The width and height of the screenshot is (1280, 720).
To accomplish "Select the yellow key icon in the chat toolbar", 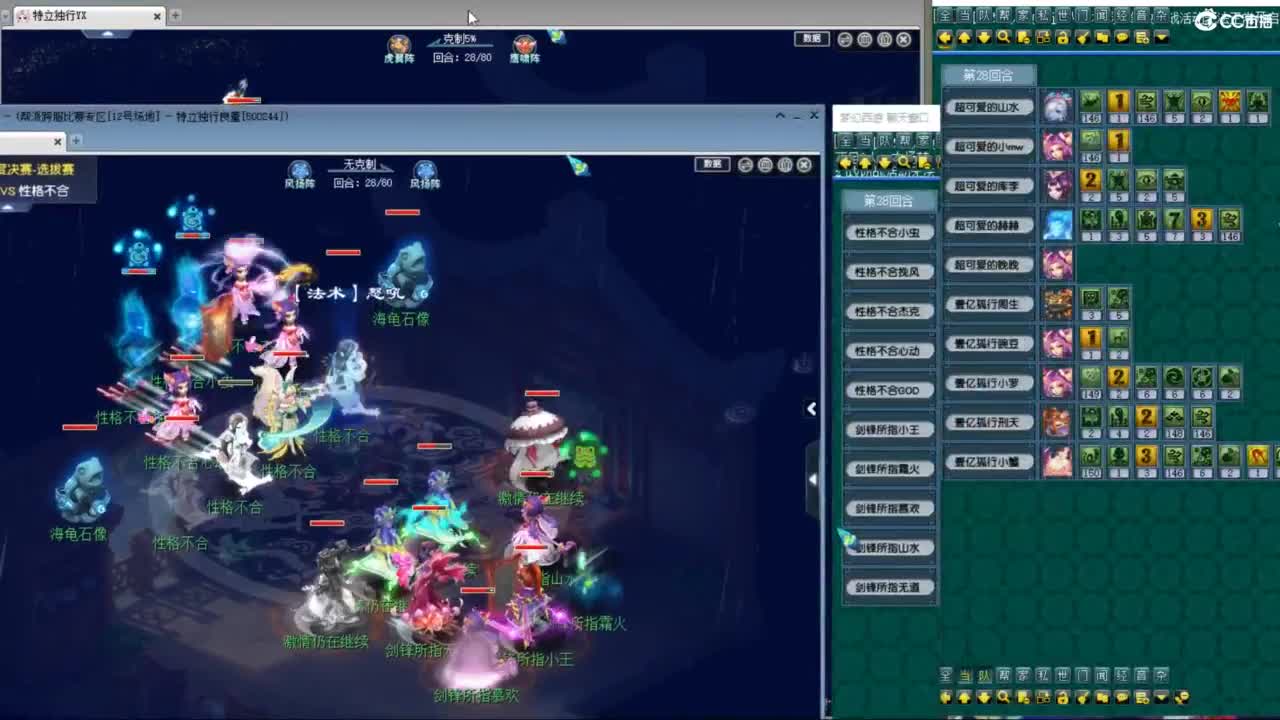I will click(x=1080, y=39).
